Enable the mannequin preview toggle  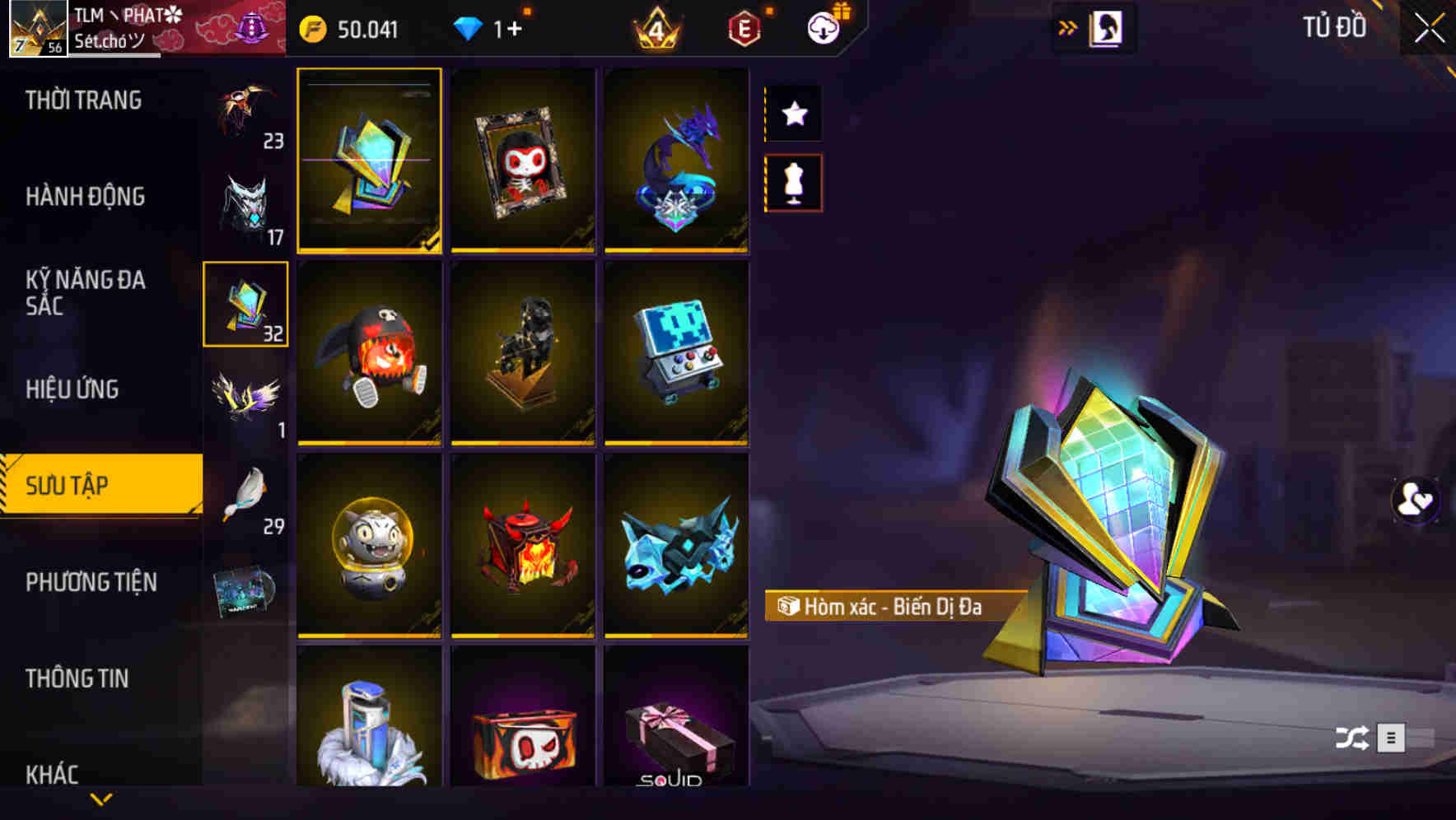click(x=793, y=183)
